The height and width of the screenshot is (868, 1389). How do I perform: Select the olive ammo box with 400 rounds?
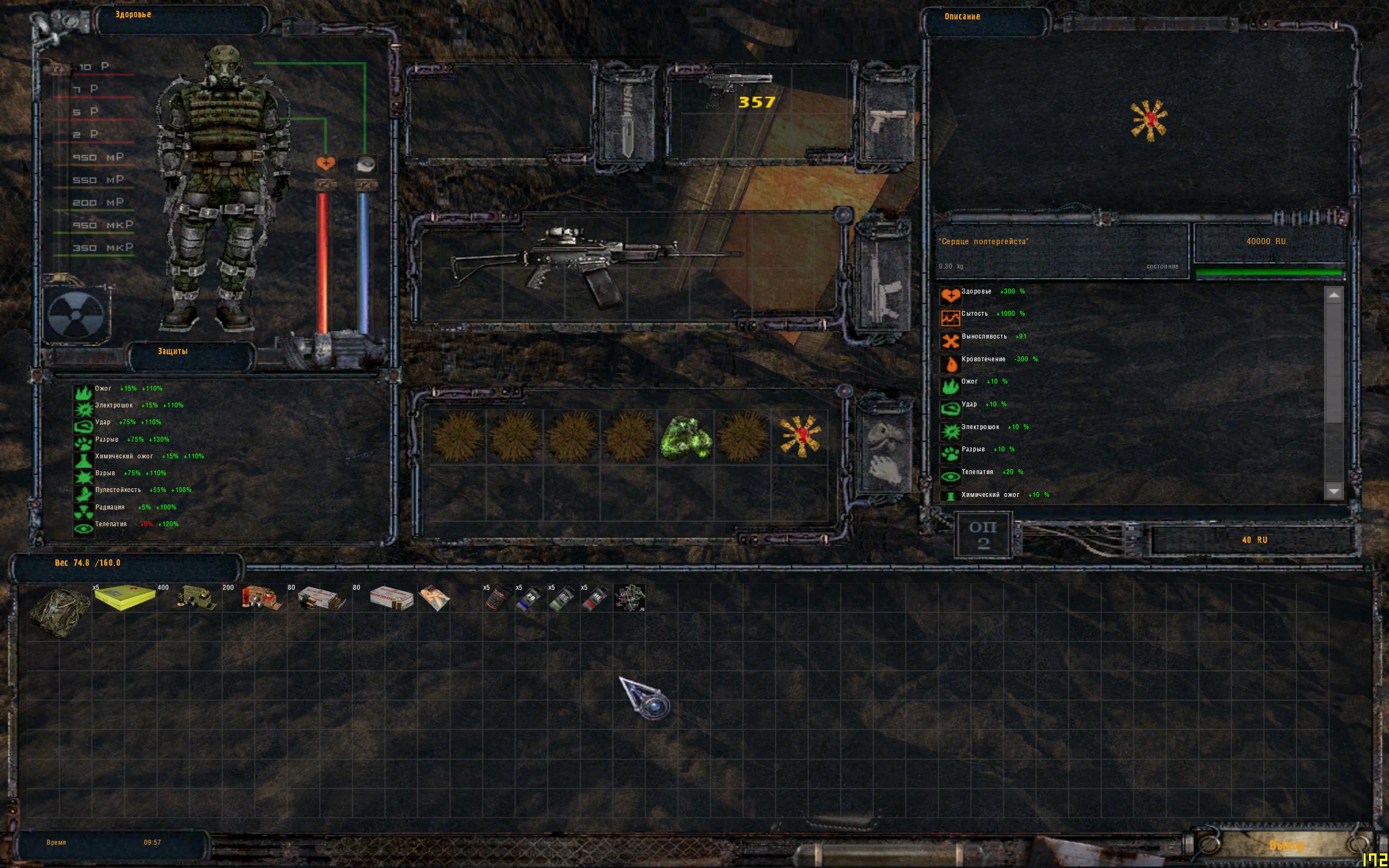196,598
